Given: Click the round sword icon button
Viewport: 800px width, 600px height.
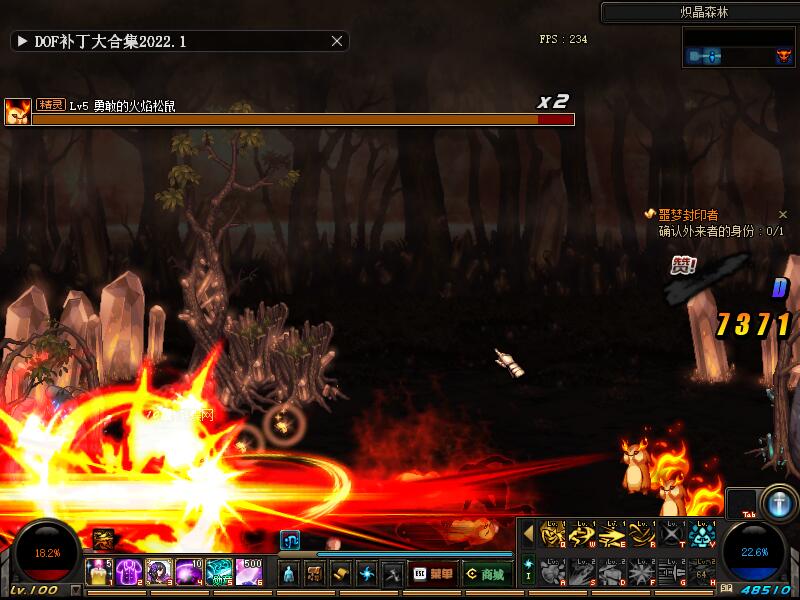Looking at the screenshot, I should click(x=777, y=502).
